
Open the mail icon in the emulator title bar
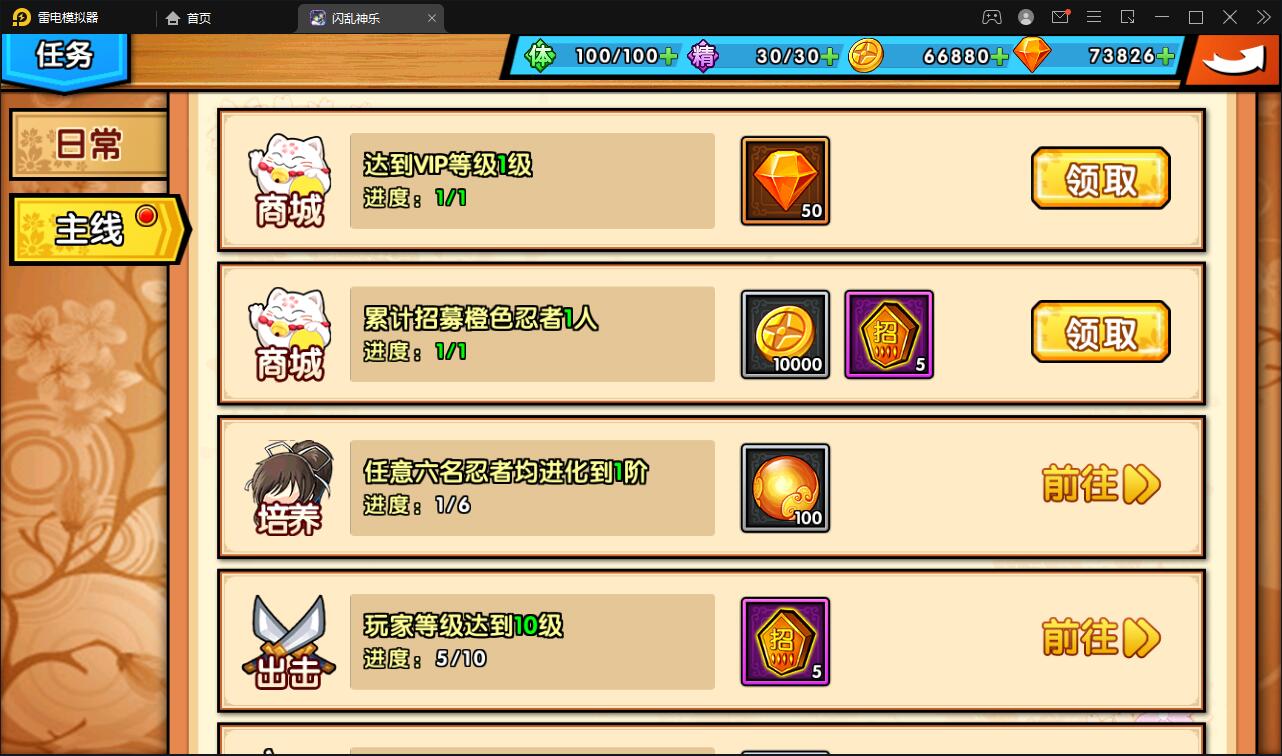[1061, 16]
